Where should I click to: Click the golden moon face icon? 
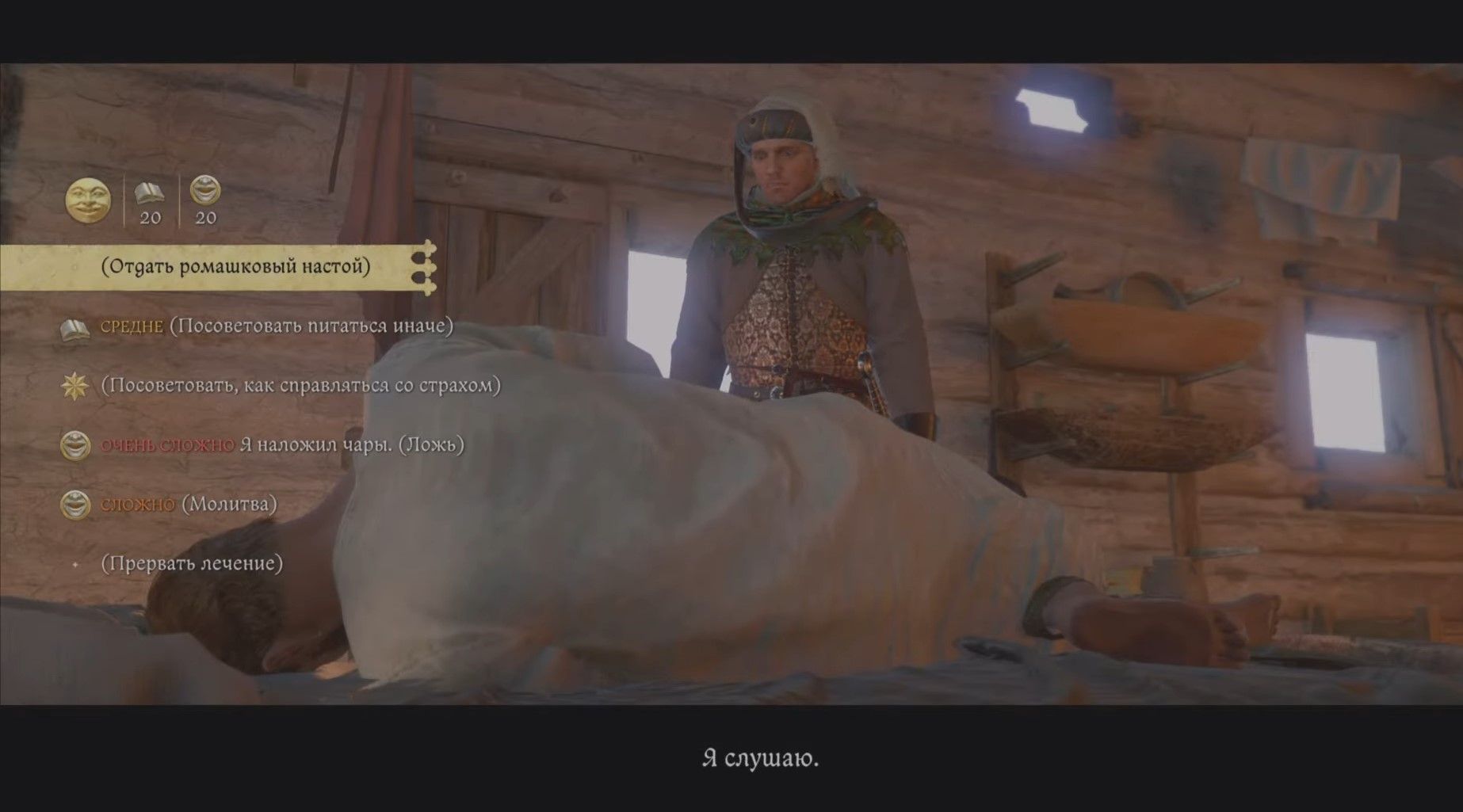click(87, 201)
